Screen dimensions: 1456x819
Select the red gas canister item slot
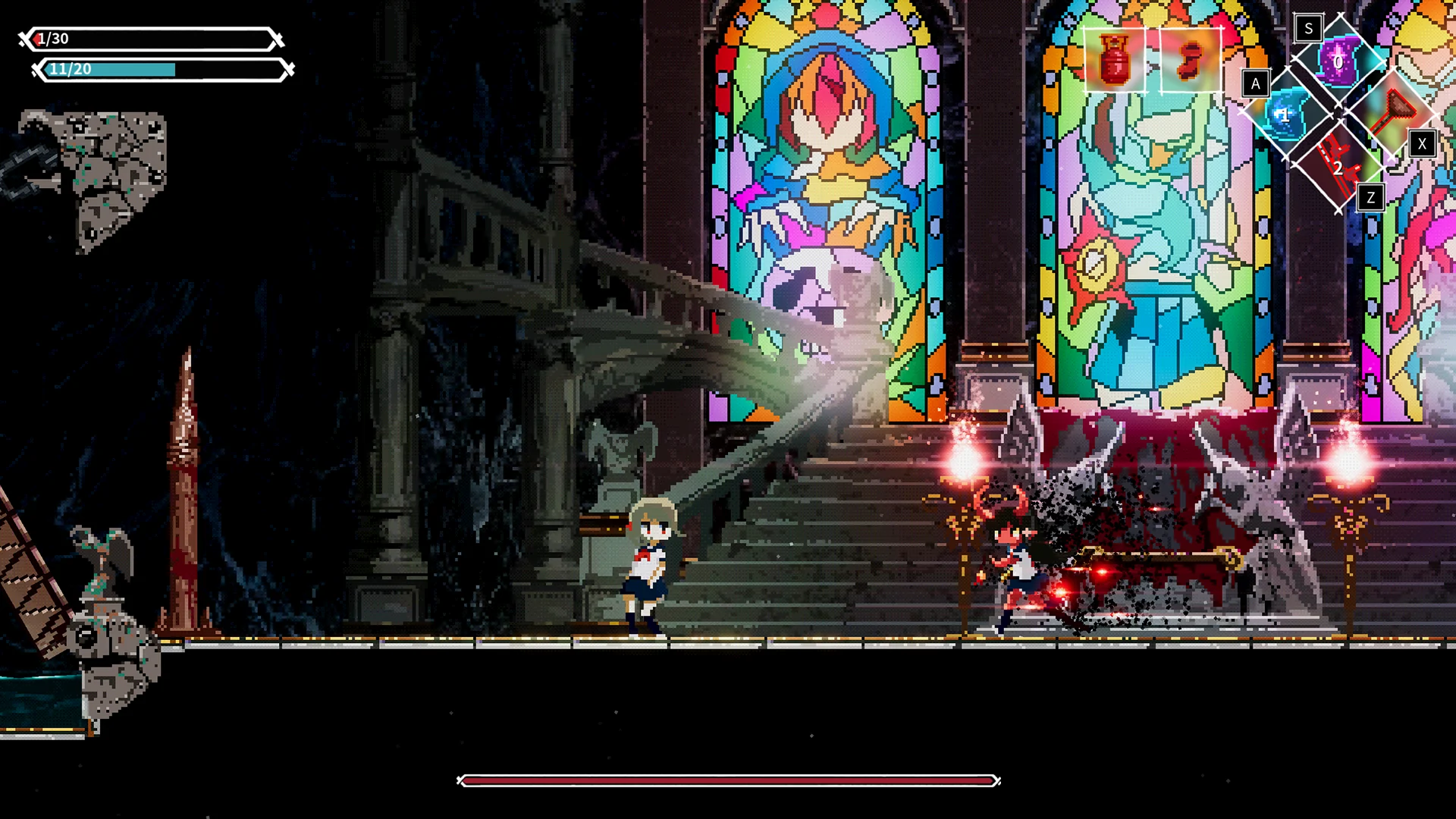coord(1114,60)
